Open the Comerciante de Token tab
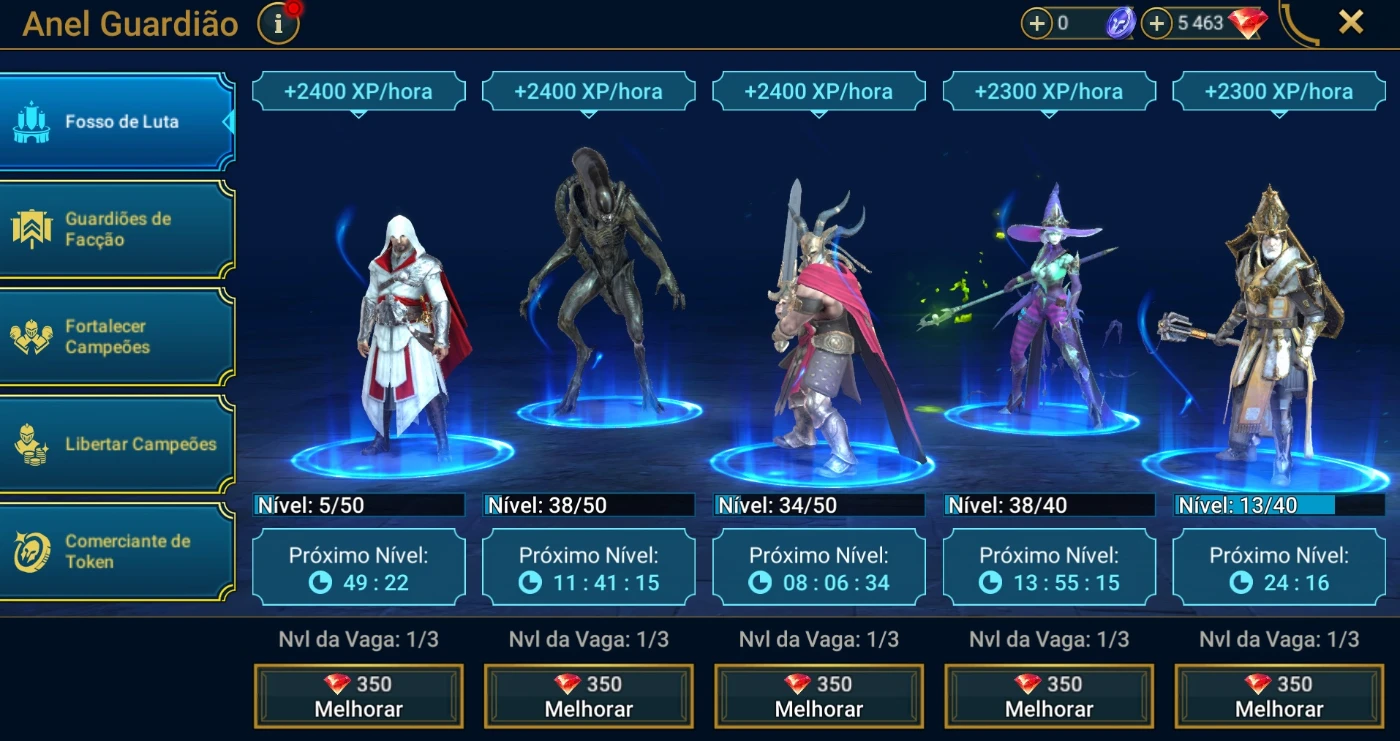Viewport: 1400px width, 741px height. point(116,552)
